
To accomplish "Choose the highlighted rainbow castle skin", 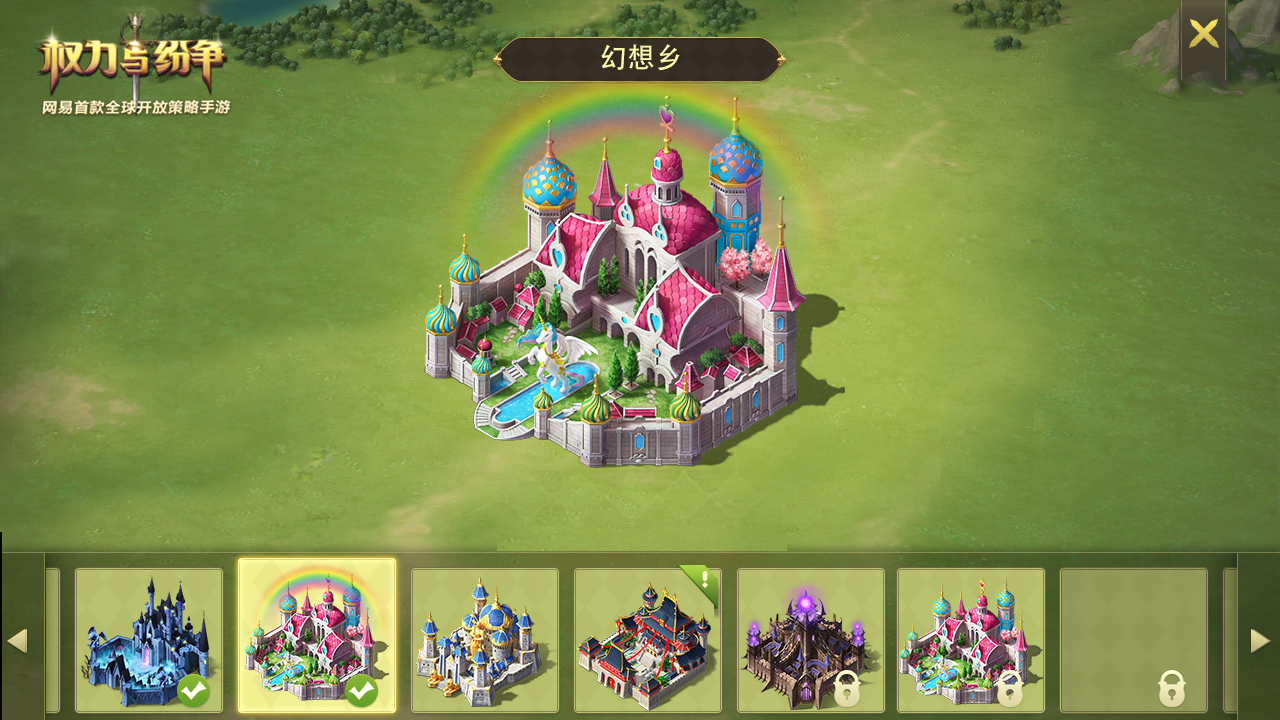I will [x=317, y=637].
